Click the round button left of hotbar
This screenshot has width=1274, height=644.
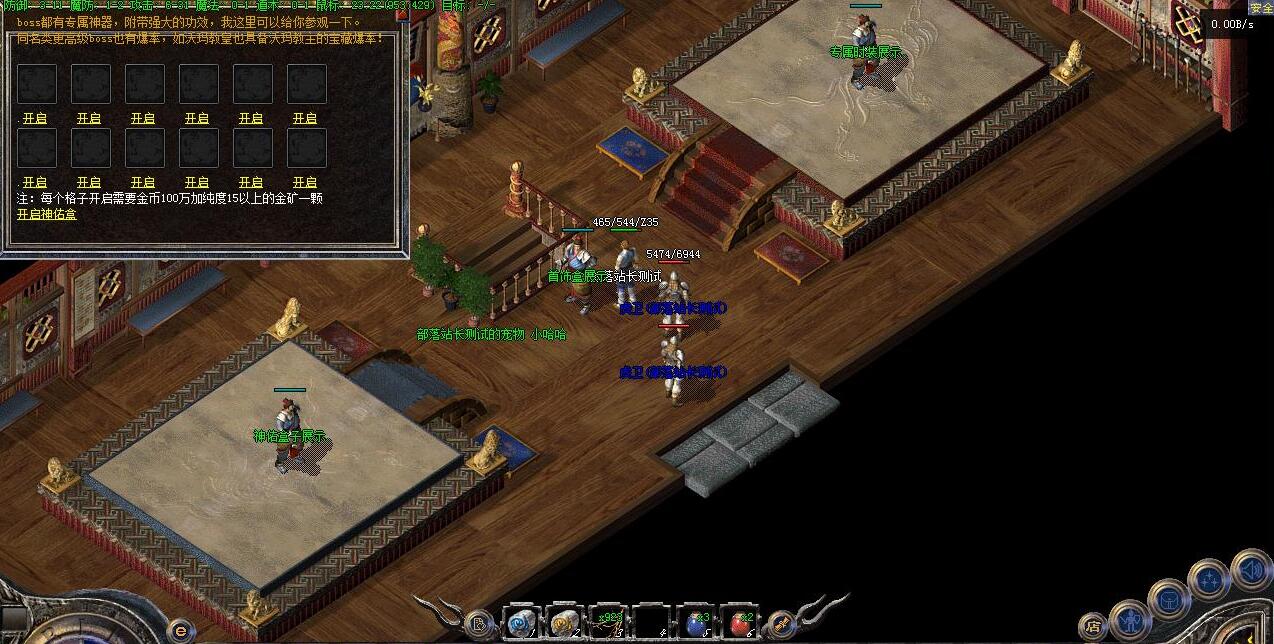tap(479, 623)
